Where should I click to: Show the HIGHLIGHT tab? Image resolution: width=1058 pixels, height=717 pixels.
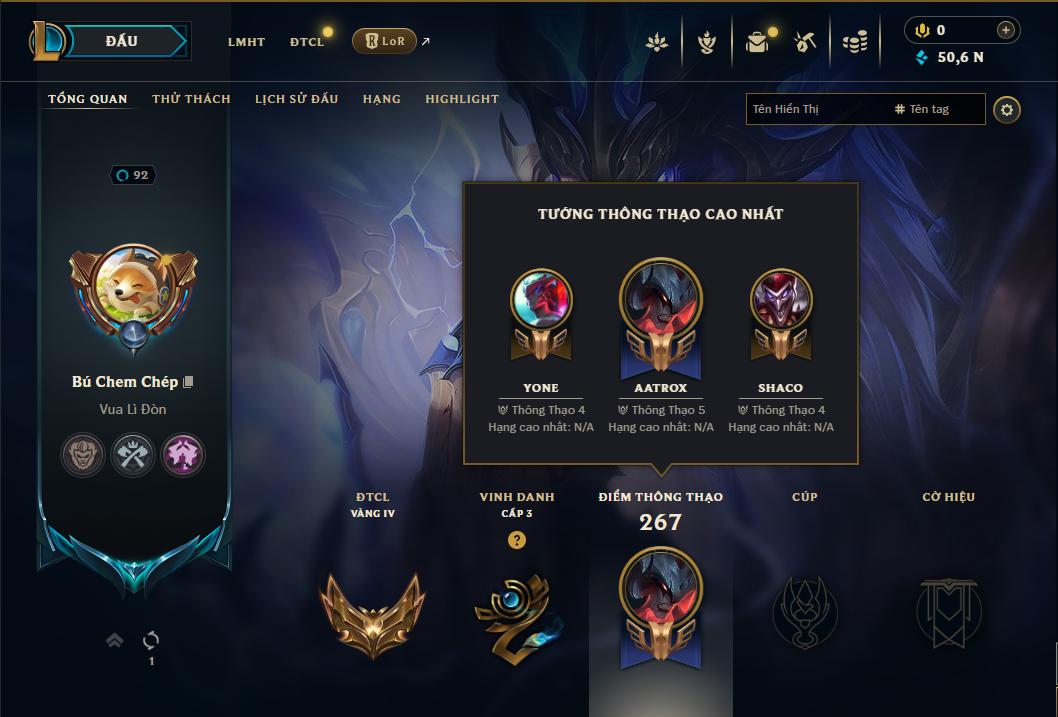[x=462, y=99]
